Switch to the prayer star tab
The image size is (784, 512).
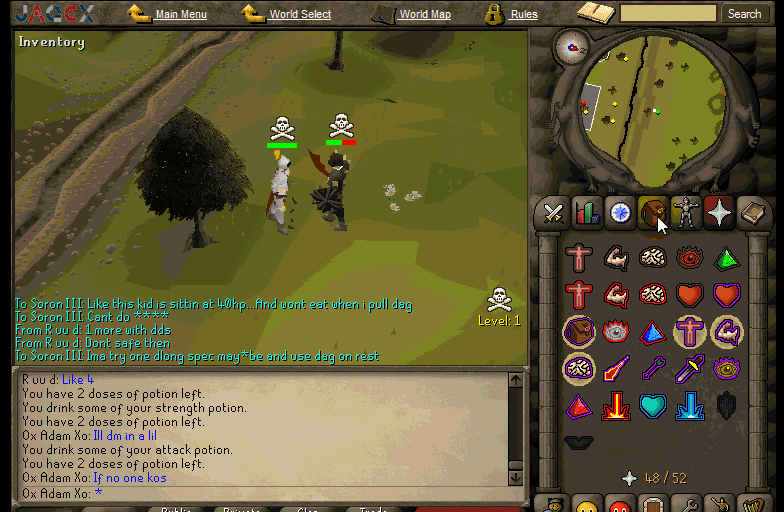pyautogui.click(x=719, y=213)
